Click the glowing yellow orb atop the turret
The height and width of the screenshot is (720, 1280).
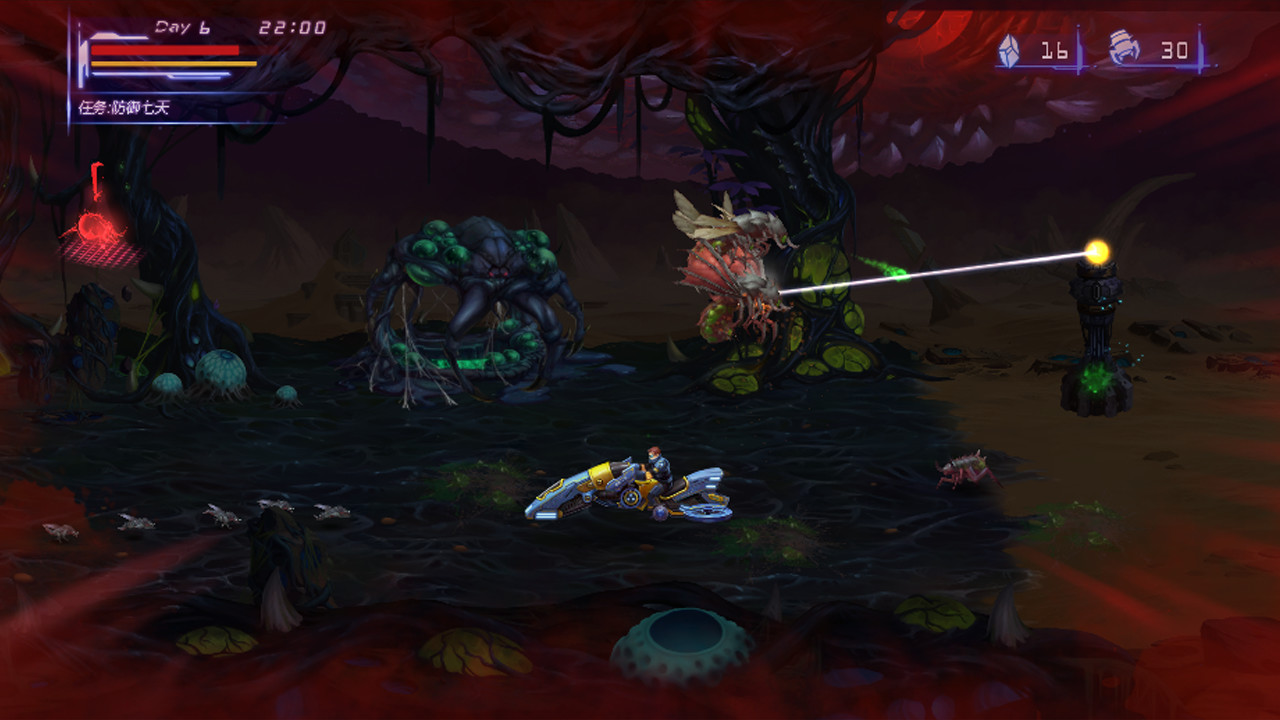[x=1098, y=253]
